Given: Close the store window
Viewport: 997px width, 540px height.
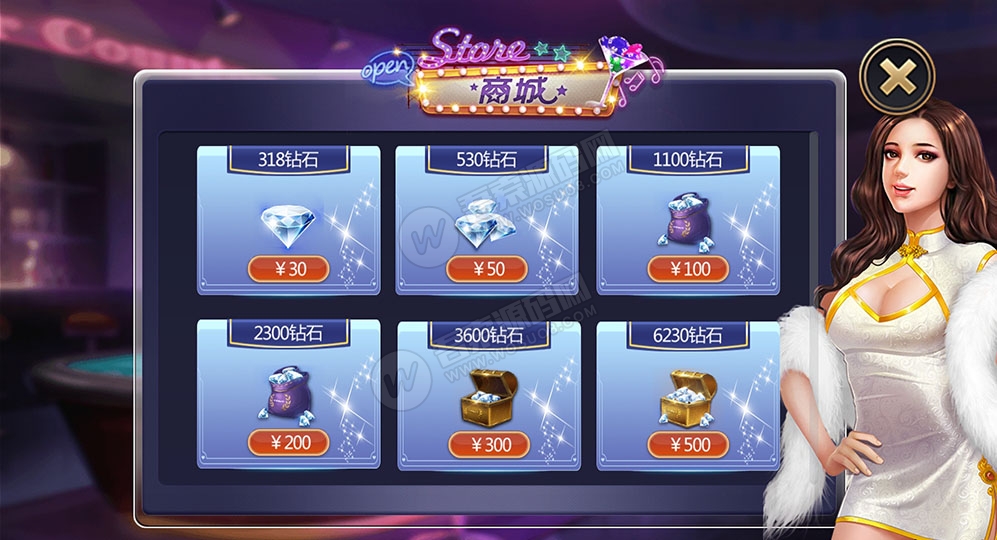Looking at the screenshot, I should (x=897, y=78).
